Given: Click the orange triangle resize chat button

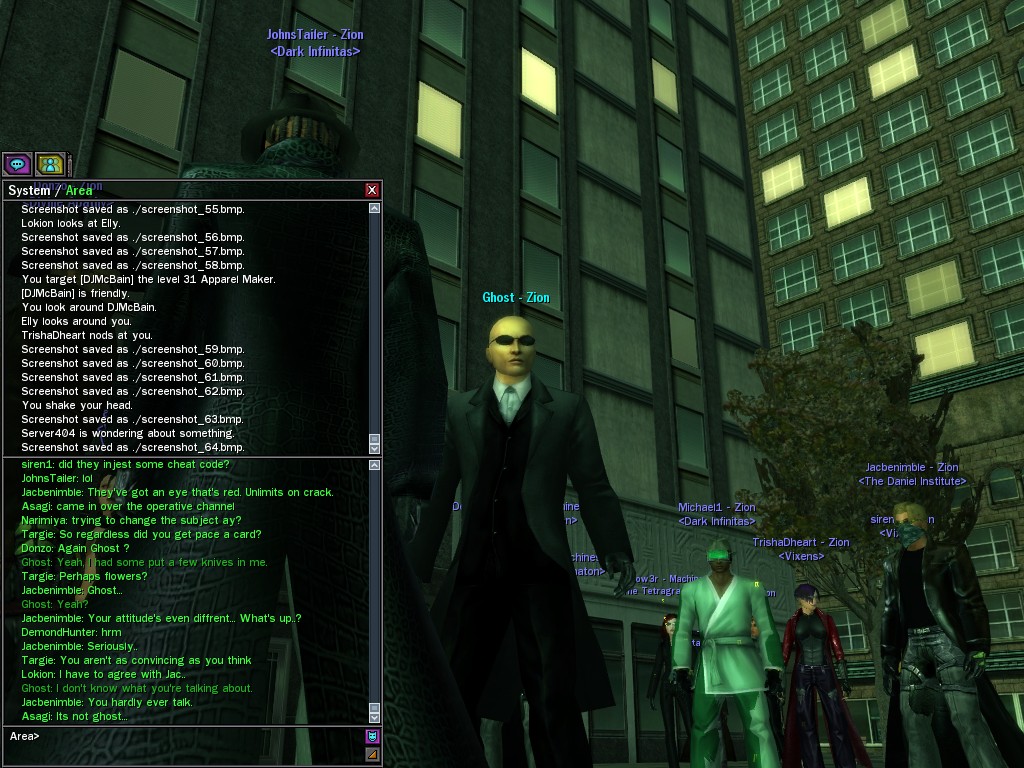Looking at the screenshot, I should [372, 754].
